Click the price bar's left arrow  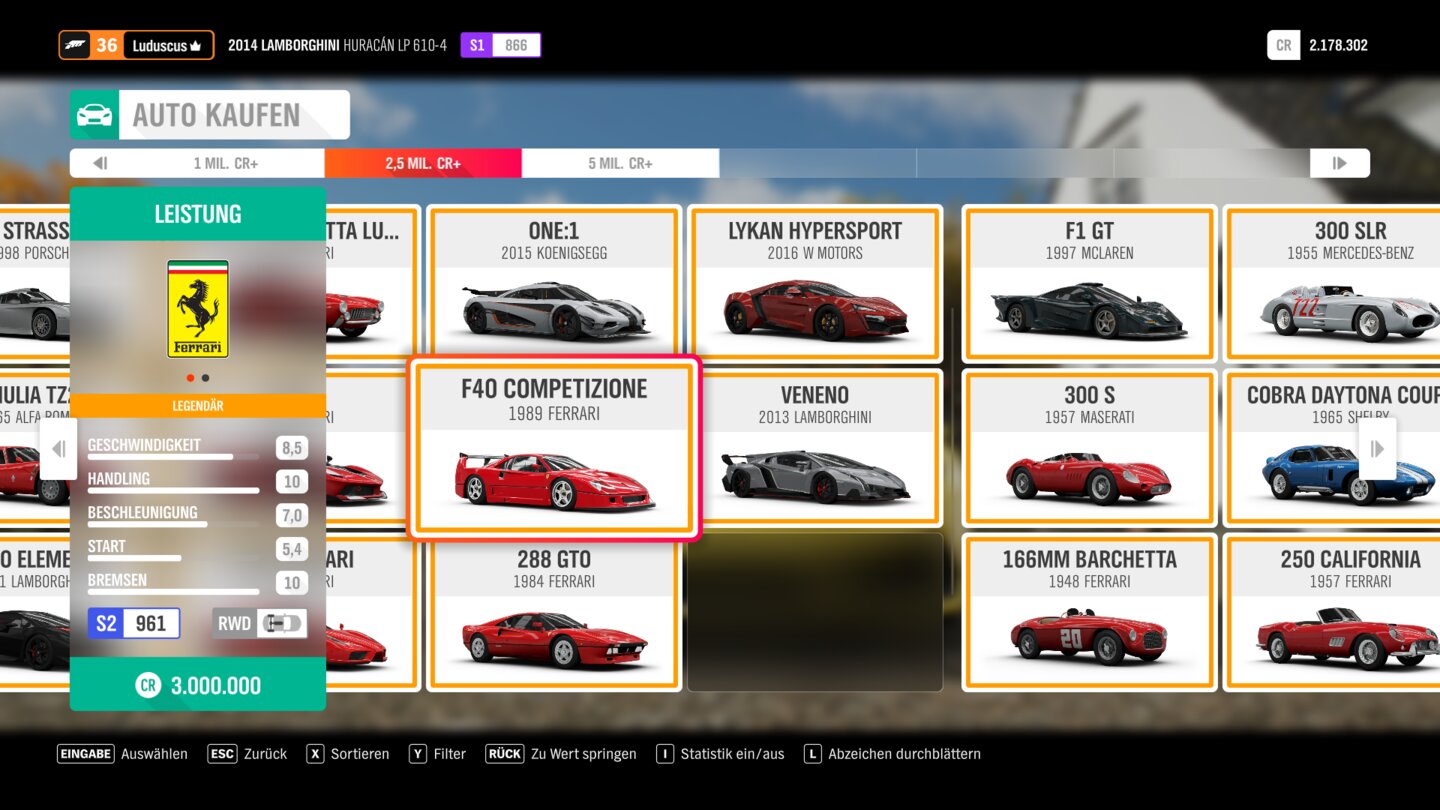pos(100,163)
